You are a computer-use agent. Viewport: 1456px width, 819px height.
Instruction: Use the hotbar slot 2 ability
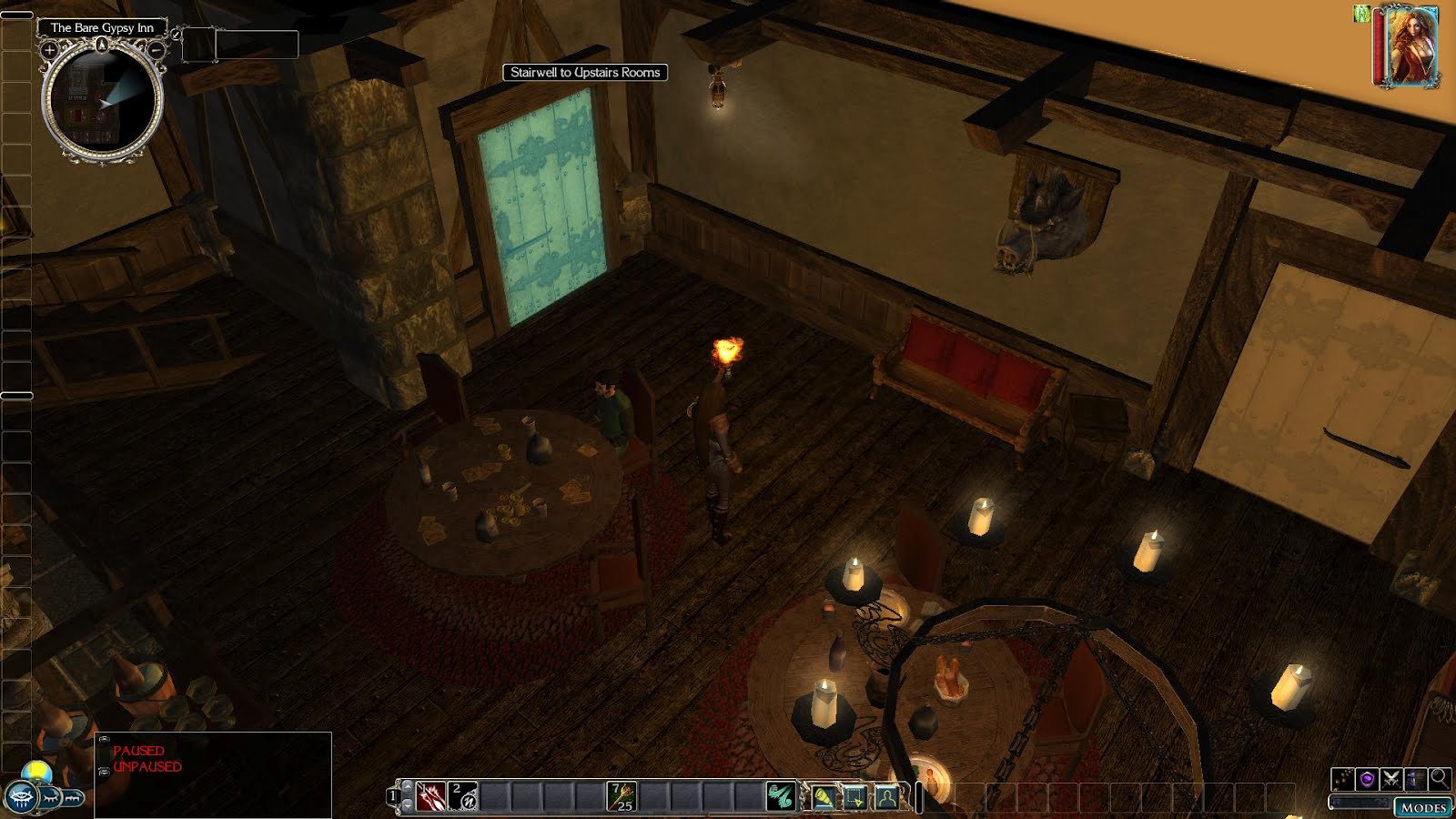click(x=463, y=797)
